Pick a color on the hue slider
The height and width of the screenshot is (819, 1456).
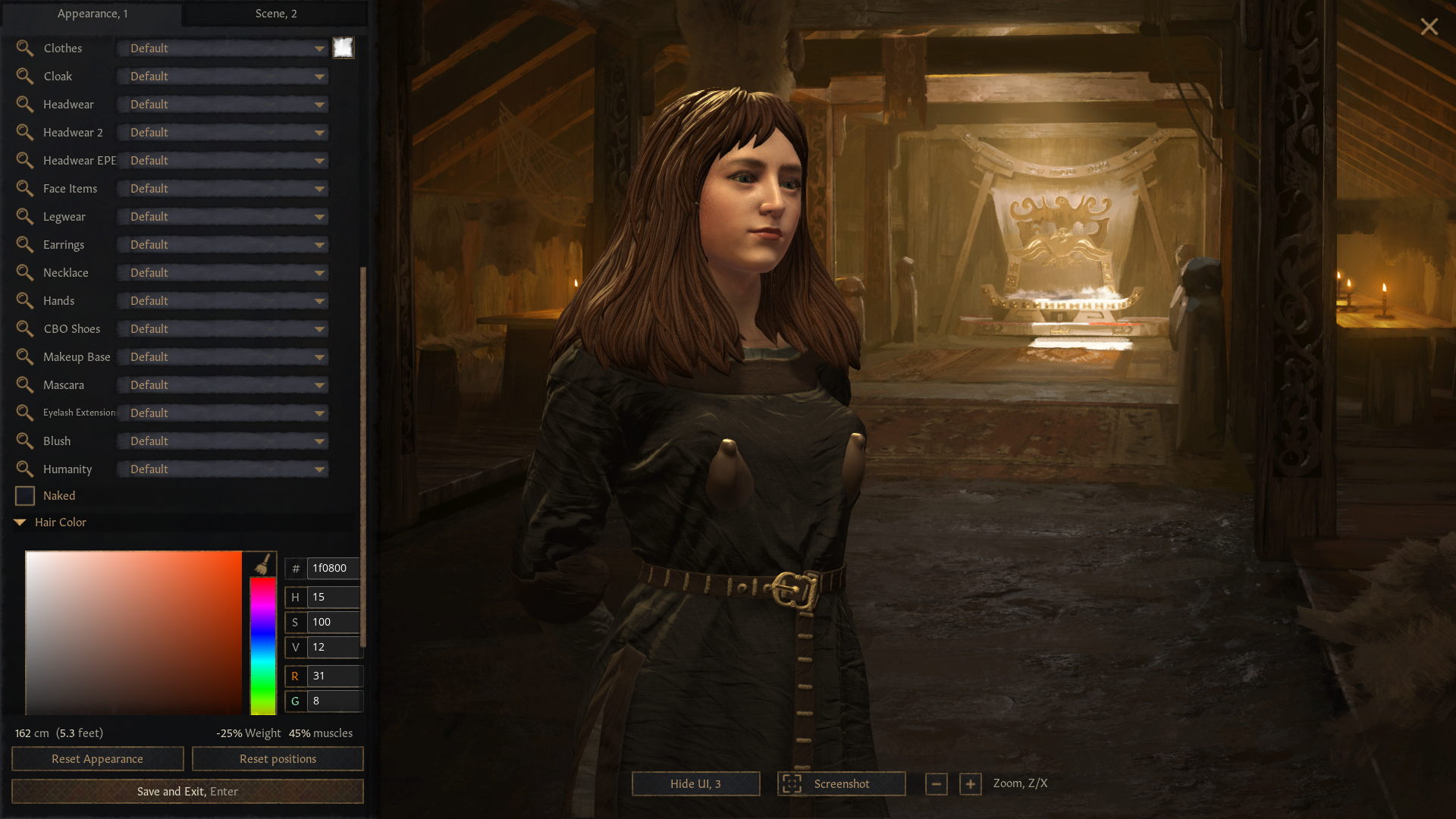(262, 645)
